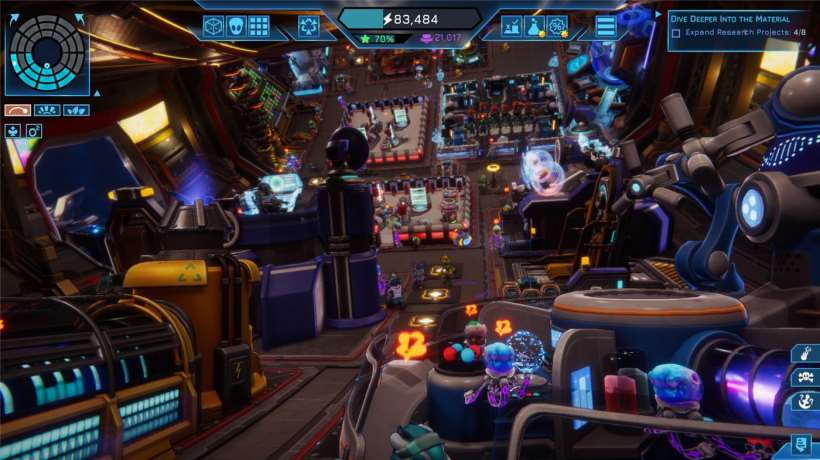The image size is (820, 460).
Task: Select the middle overlay button under the minimap
Action: click(x=47, y=110)
